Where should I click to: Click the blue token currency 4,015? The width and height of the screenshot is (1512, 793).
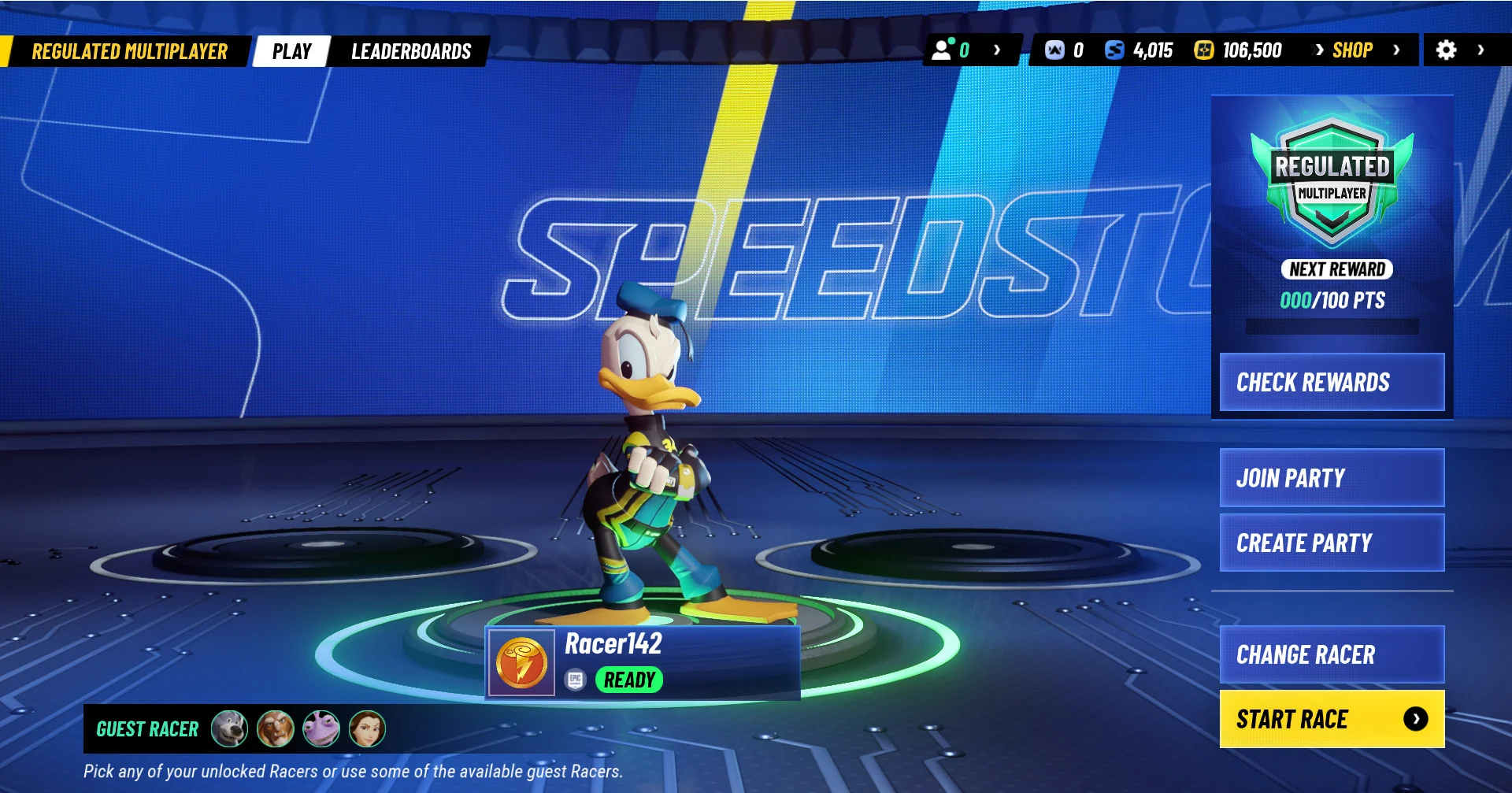(x=1139, y=50)
